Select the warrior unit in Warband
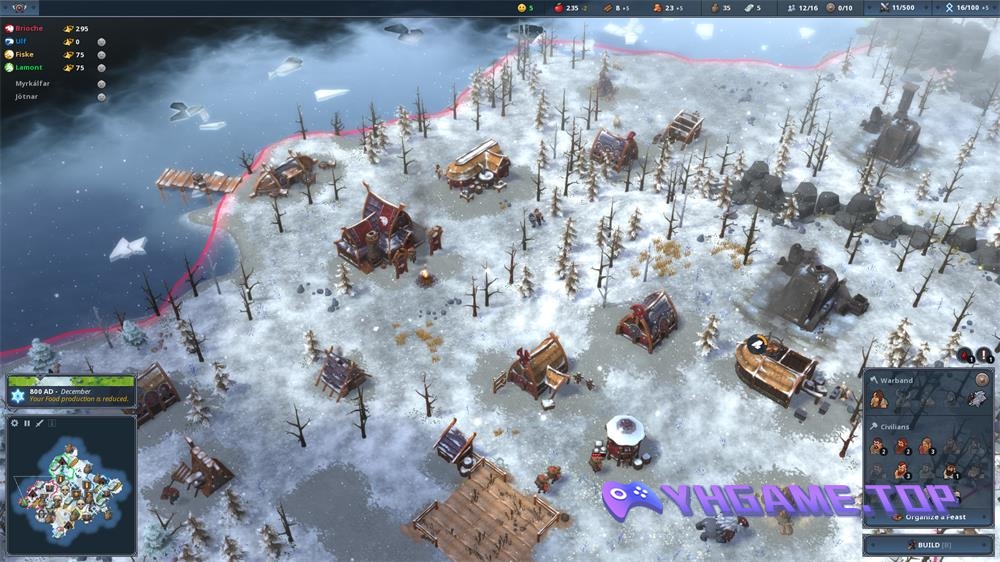 pyautogui.click(x=878, y=399)
